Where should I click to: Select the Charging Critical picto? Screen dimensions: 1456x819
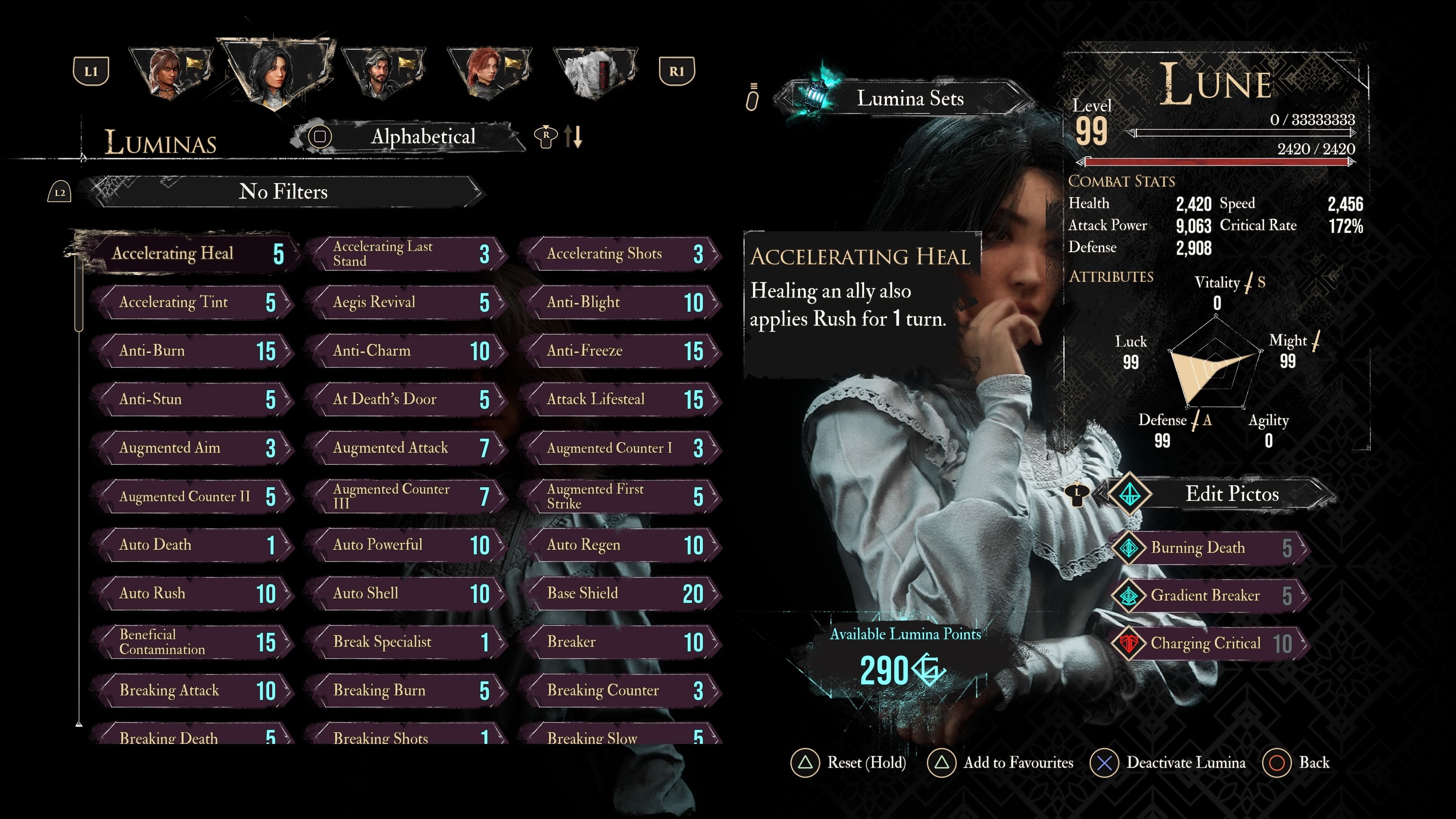click(1210, 643)
